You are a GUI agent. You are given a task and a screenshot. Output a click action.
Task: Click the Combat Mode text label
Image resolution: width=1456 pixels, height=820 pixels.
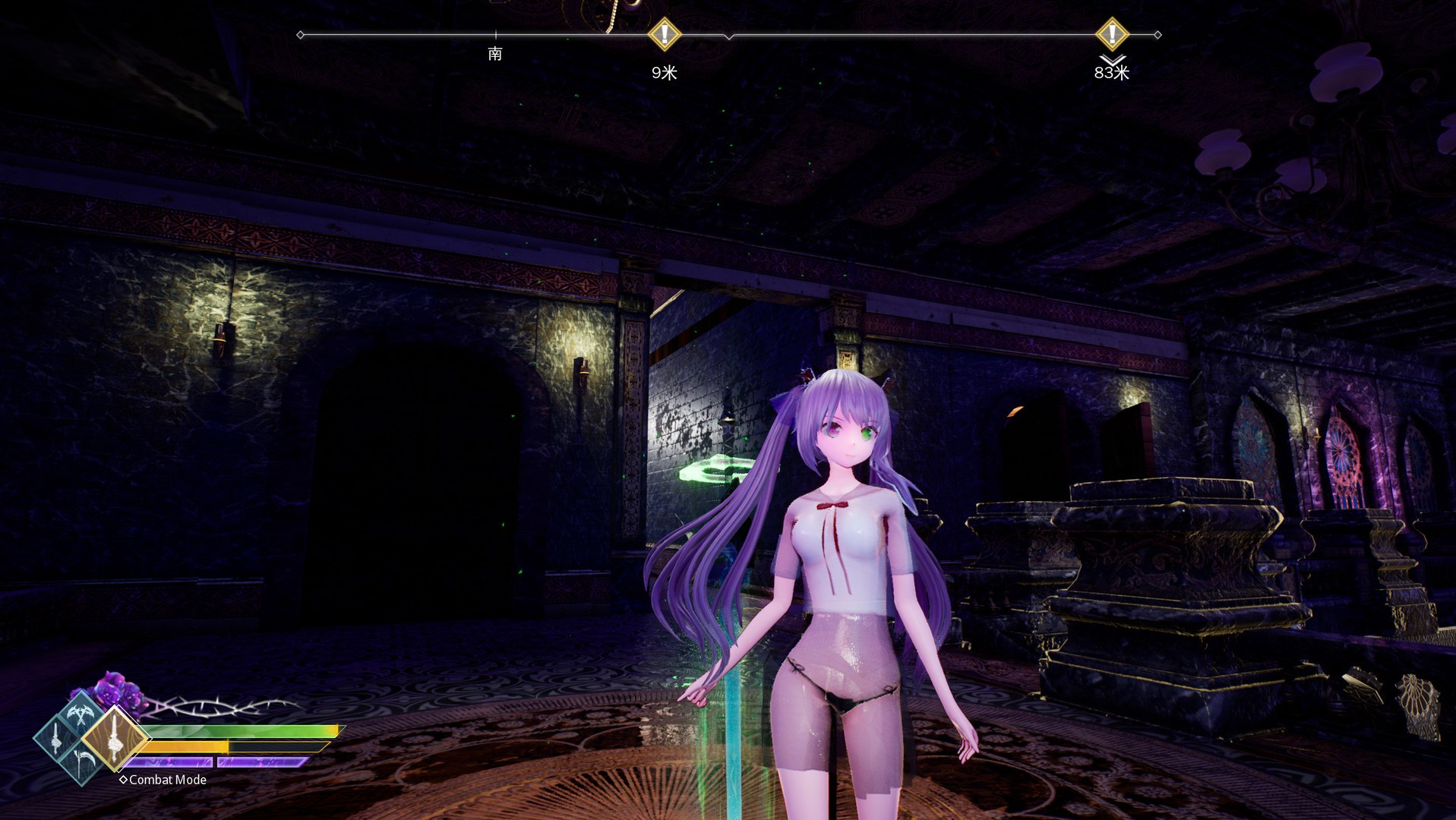tap(166, 780)
